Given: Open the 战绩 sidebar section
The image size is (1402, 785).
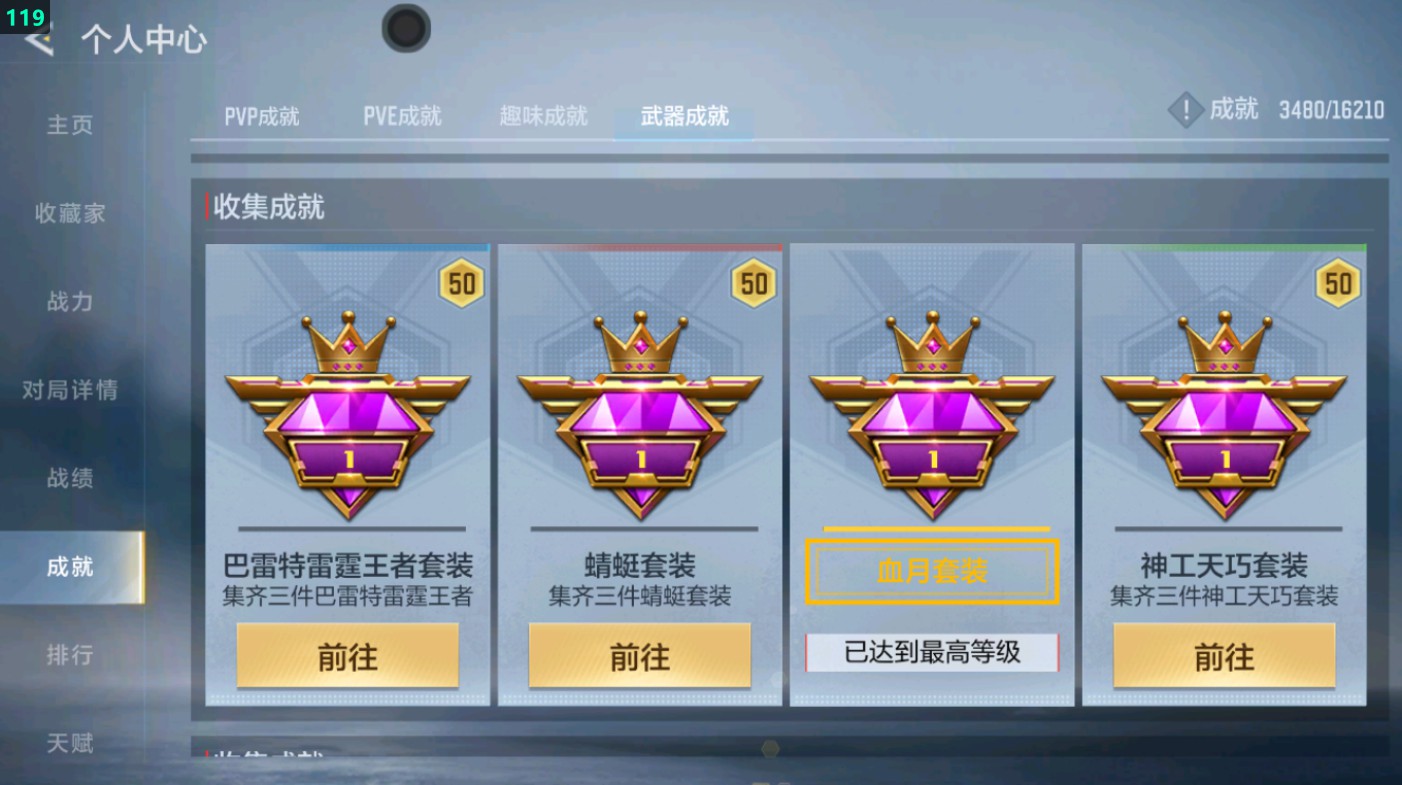Looking at the screenshot, I should click(x=71, y=479).
